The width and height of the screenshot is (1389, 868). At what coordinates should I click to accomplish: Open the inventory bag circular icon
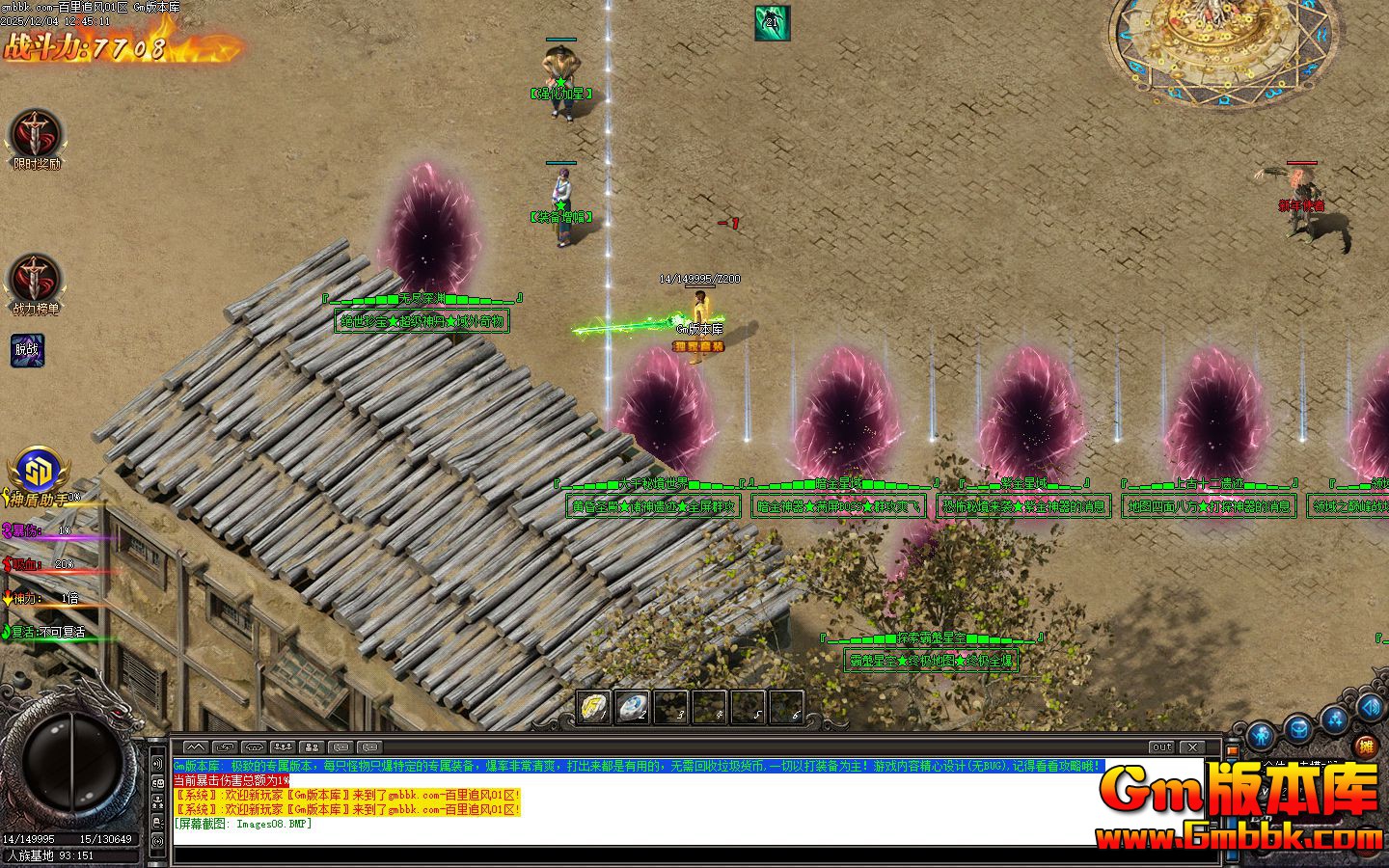1299,729
